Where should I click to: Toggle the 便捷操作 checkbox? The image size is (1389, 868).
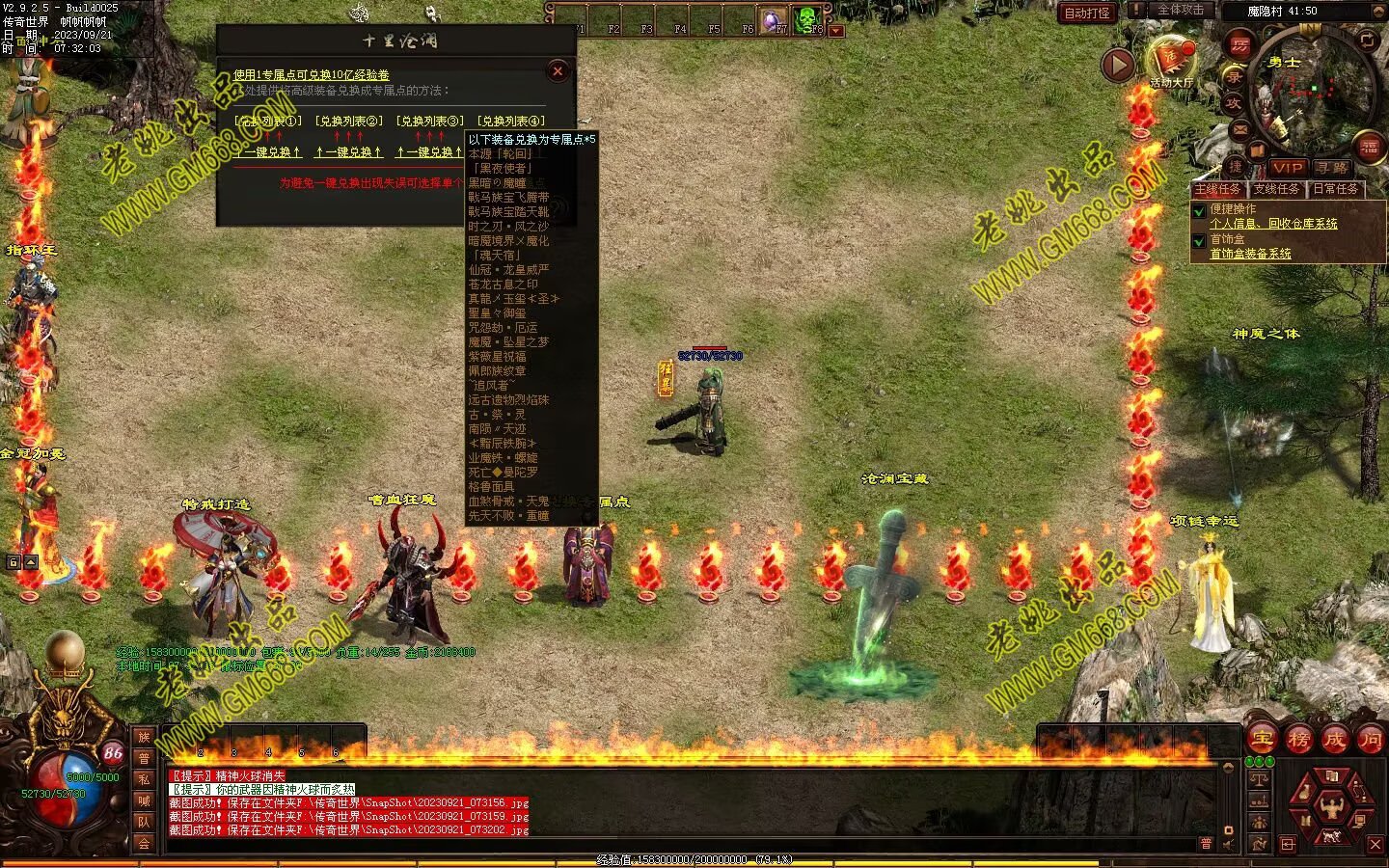1199,210
